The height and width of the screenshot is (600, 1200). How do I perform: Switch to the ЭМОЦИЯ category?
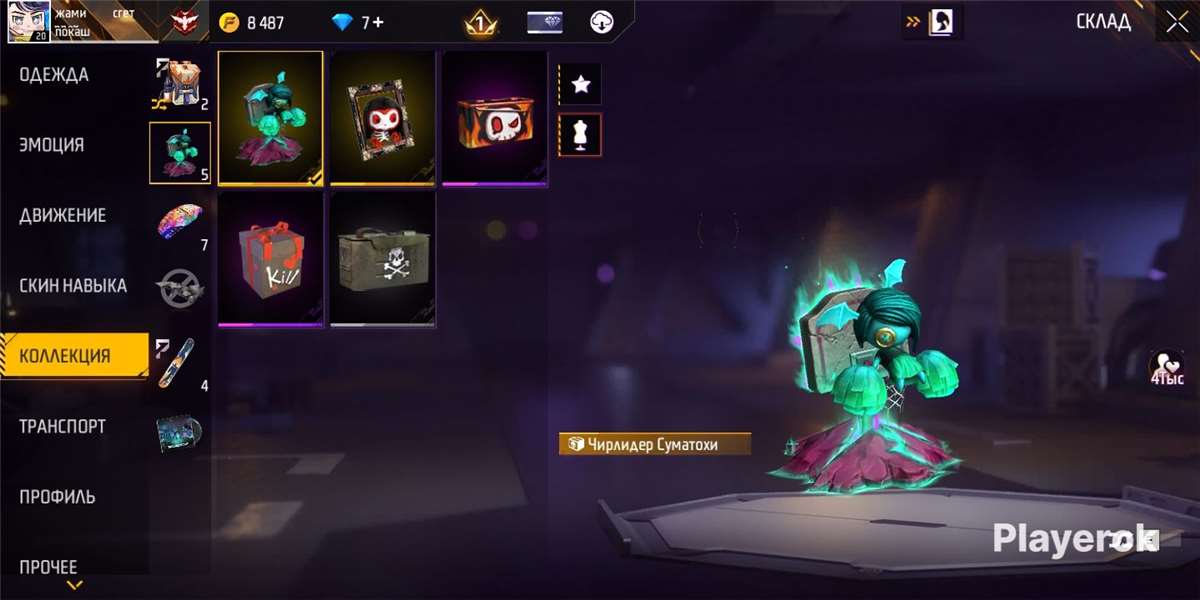tap(52, 145)
